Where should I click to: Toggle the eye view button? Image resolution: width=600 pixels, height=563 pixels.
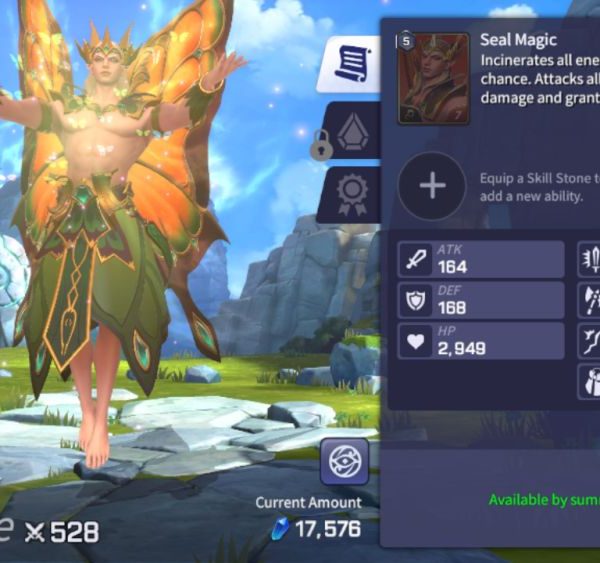(x=344, y=463)
